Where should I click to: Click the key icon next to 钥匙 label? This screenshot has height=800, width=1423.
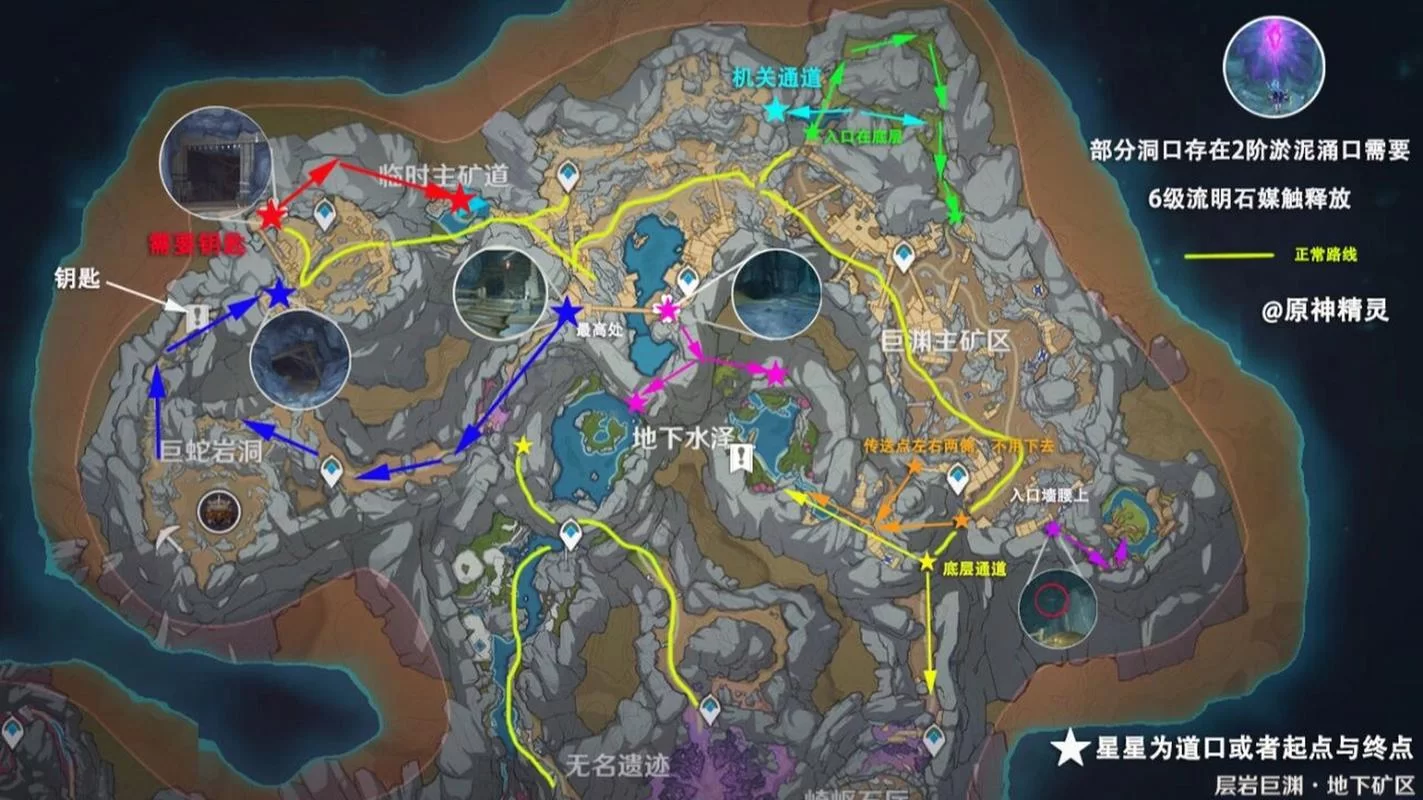click(197, 314)
